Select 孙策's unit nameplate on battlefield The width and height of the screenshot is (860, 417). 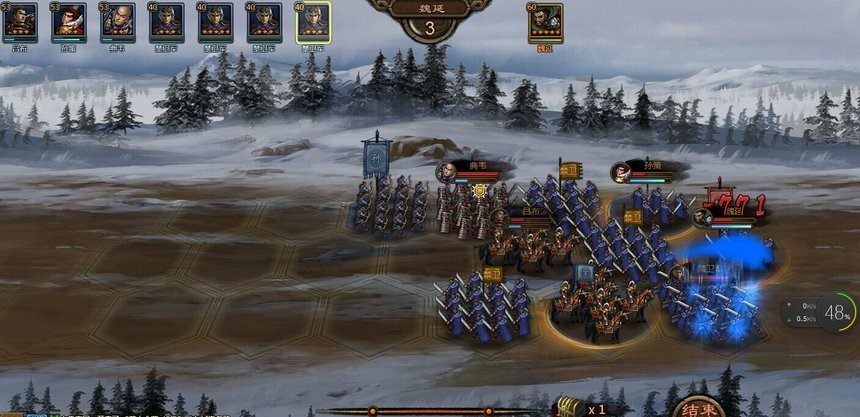pyautogui.click(x=642, y=170)
